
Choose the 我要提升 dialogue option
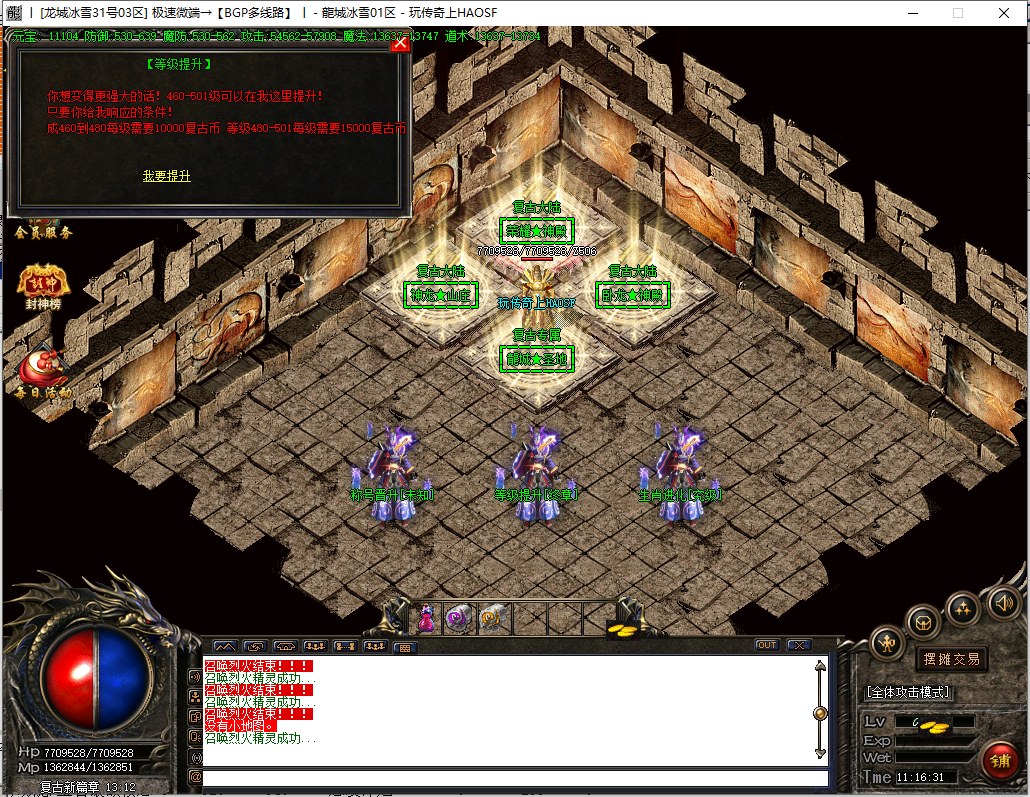166,176
